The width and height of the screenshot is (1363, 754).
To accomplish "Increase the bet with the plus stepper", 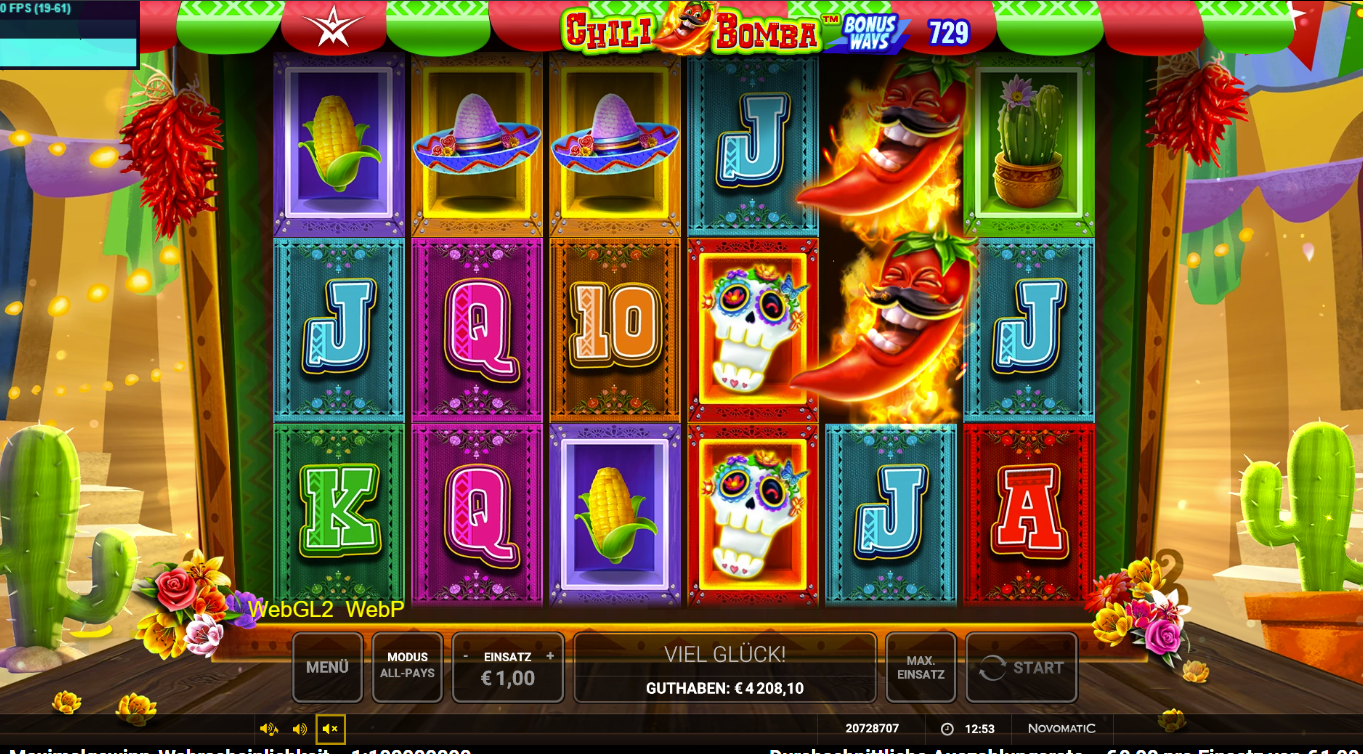I will pyautogui.click(x=551, y=657).
